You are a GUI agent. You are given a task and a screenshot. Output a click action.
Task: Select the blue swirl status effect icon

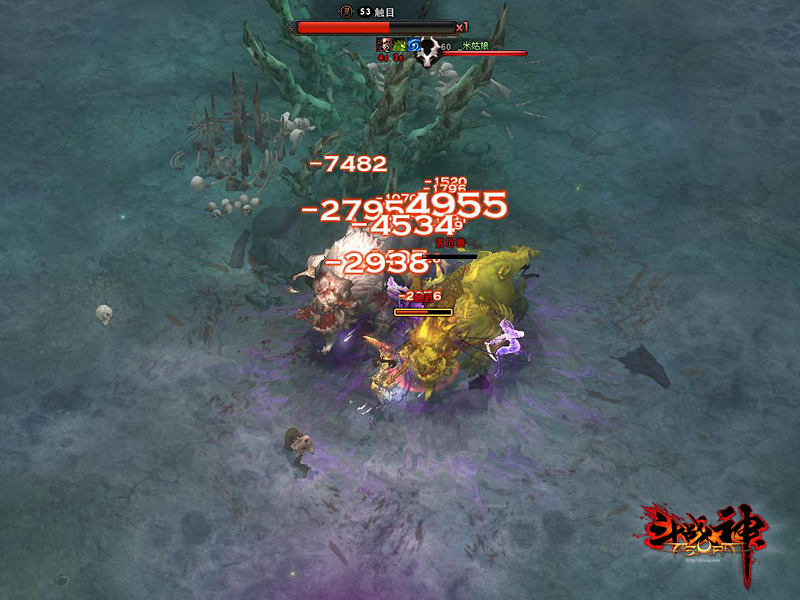(413, 45)
